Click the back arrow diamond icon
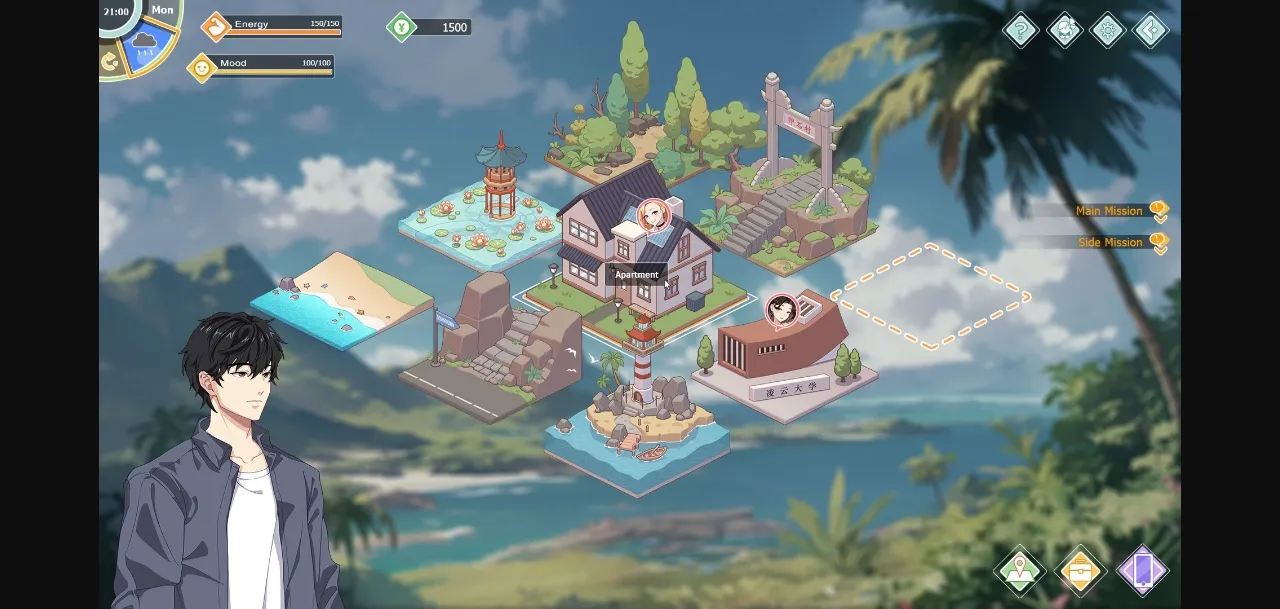The width and height of the screenshot is (1280, 609). 1151,30
